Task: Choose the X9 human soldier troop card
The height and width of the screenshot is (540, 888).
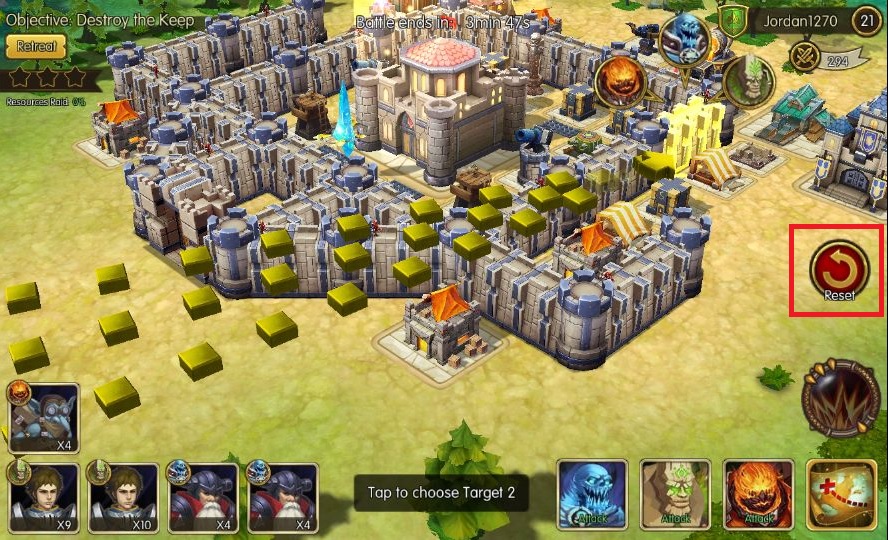Action: 44,496
